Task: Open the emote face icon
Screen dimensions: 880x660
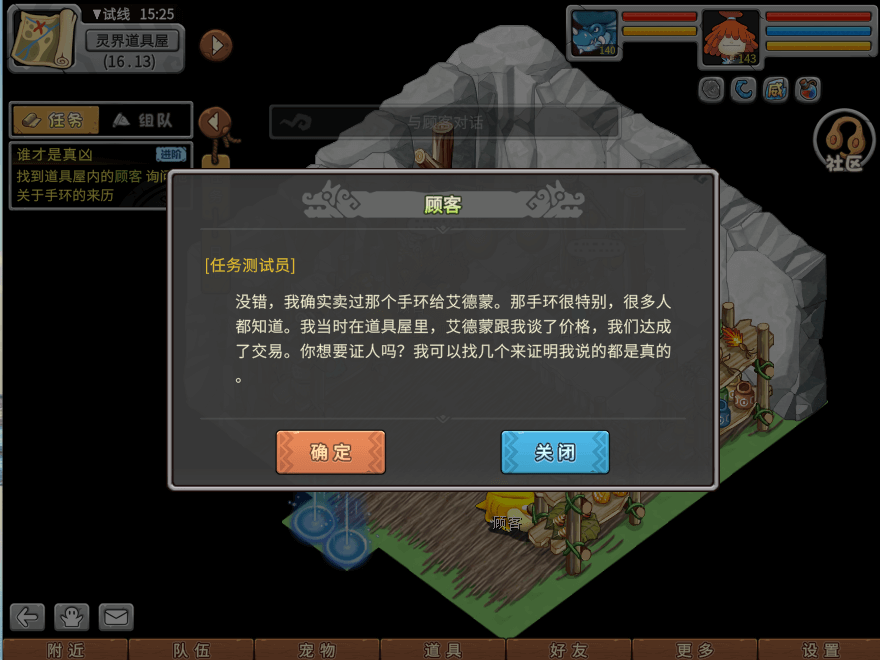Action: point(73,617)
